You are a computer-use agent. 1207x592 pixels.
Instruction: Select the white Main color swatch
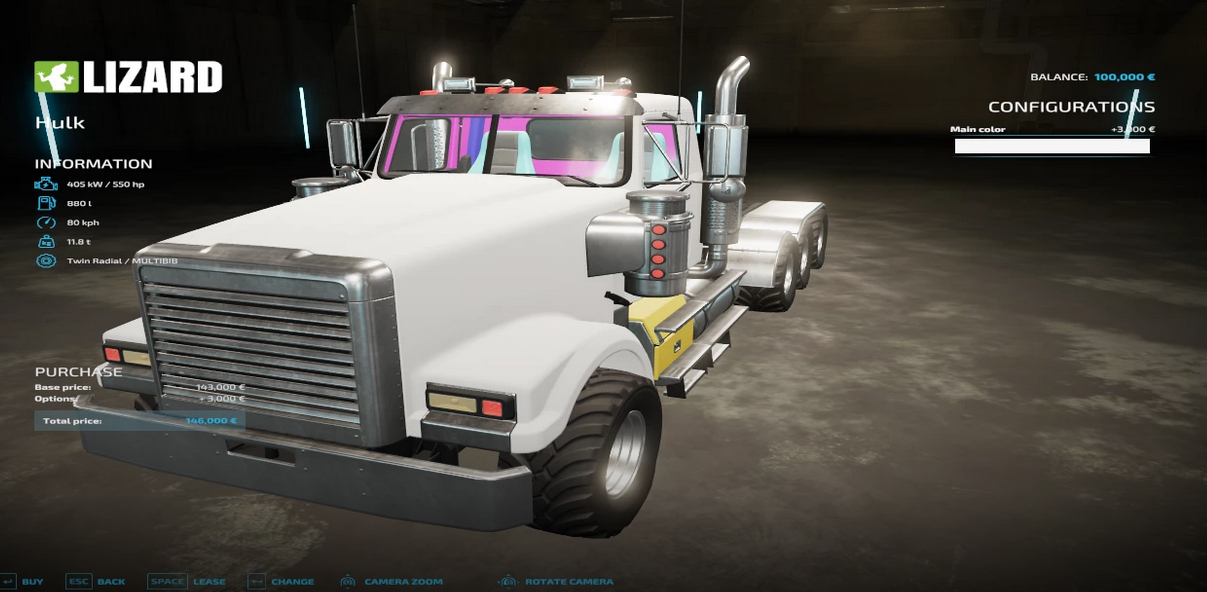coord(1052,146)
